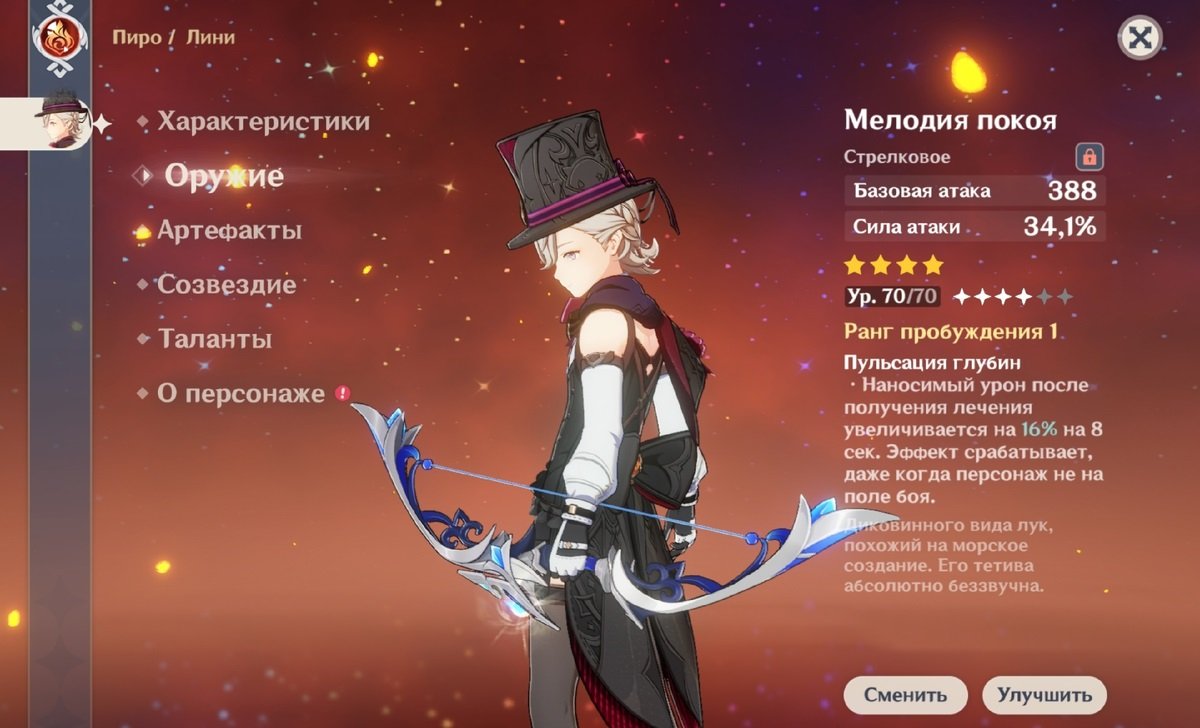Click the Сменить weapon button
The image size is (1200, 728).
[x=905, y=694]
